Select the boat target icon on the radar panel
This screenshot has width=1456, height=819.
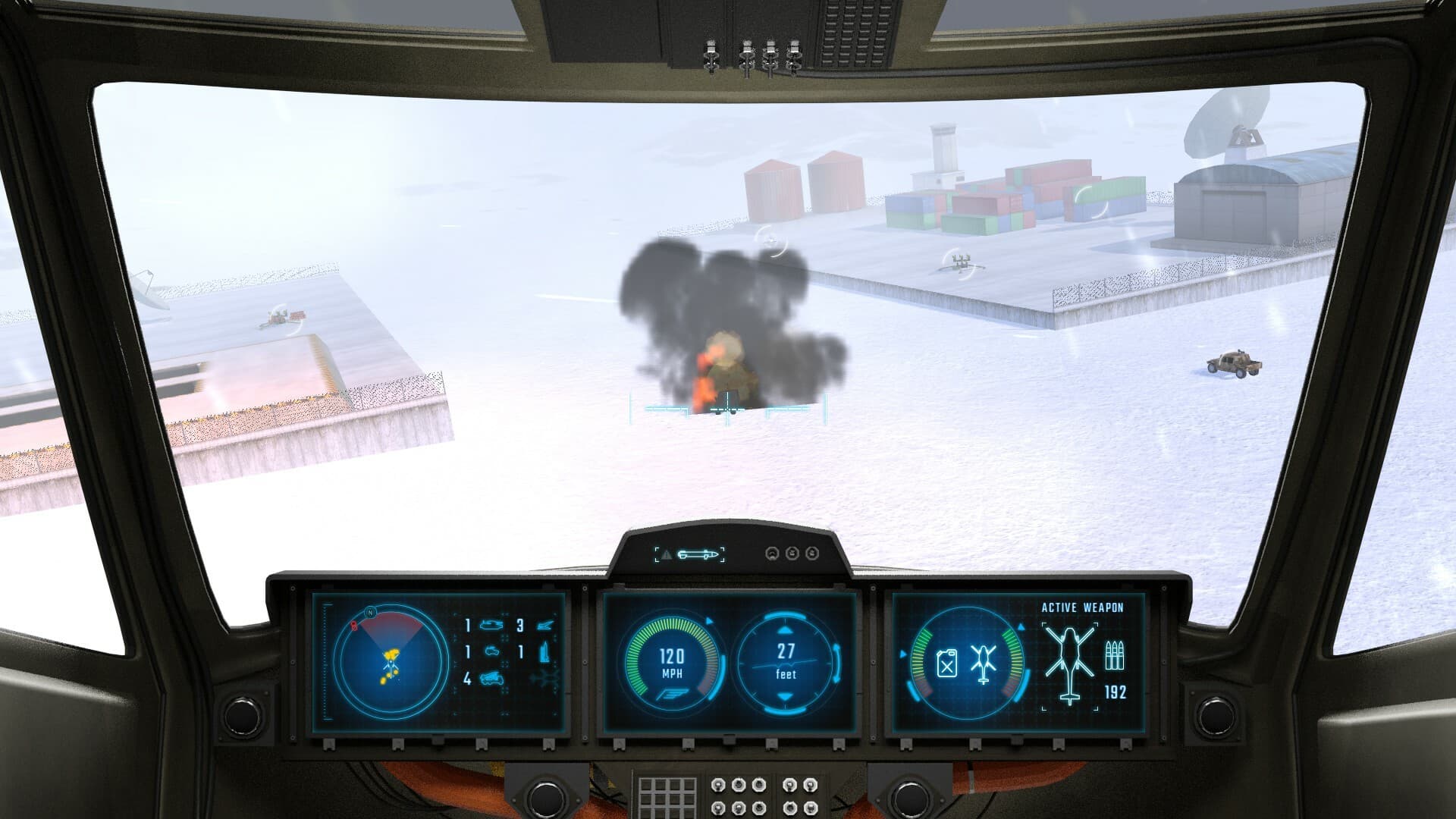tap(491, 626)
